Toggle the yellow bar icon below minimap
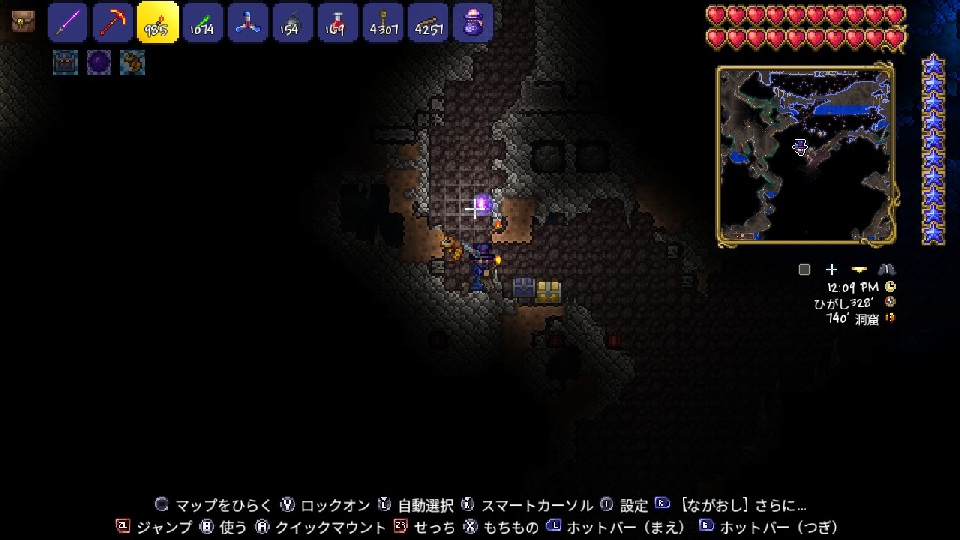Viewport: 960px width, 540px height. point(859,270)
